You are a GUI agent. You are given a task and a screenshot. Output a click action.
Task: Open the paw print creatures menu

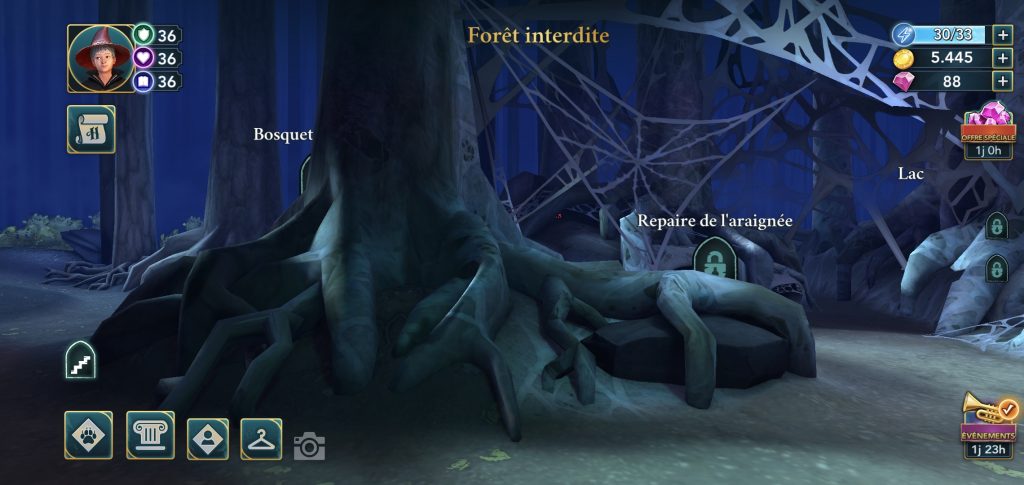(x=88, y=435)
